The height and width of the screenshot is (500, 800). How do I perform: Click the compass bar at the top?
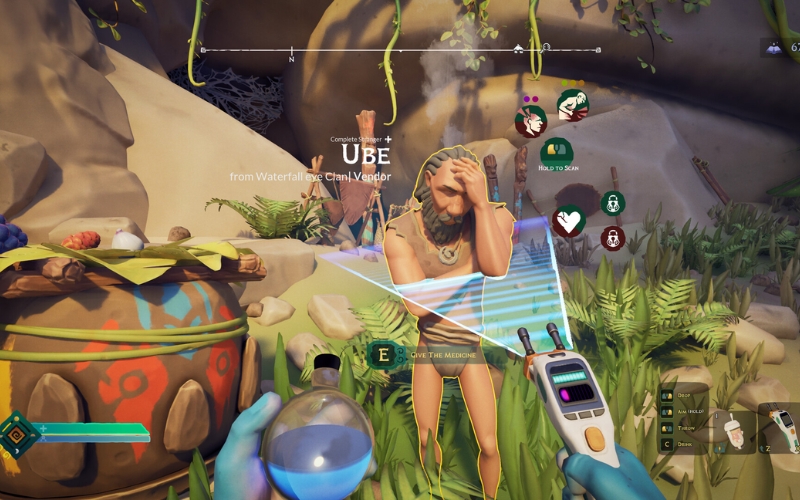point(400,49)
